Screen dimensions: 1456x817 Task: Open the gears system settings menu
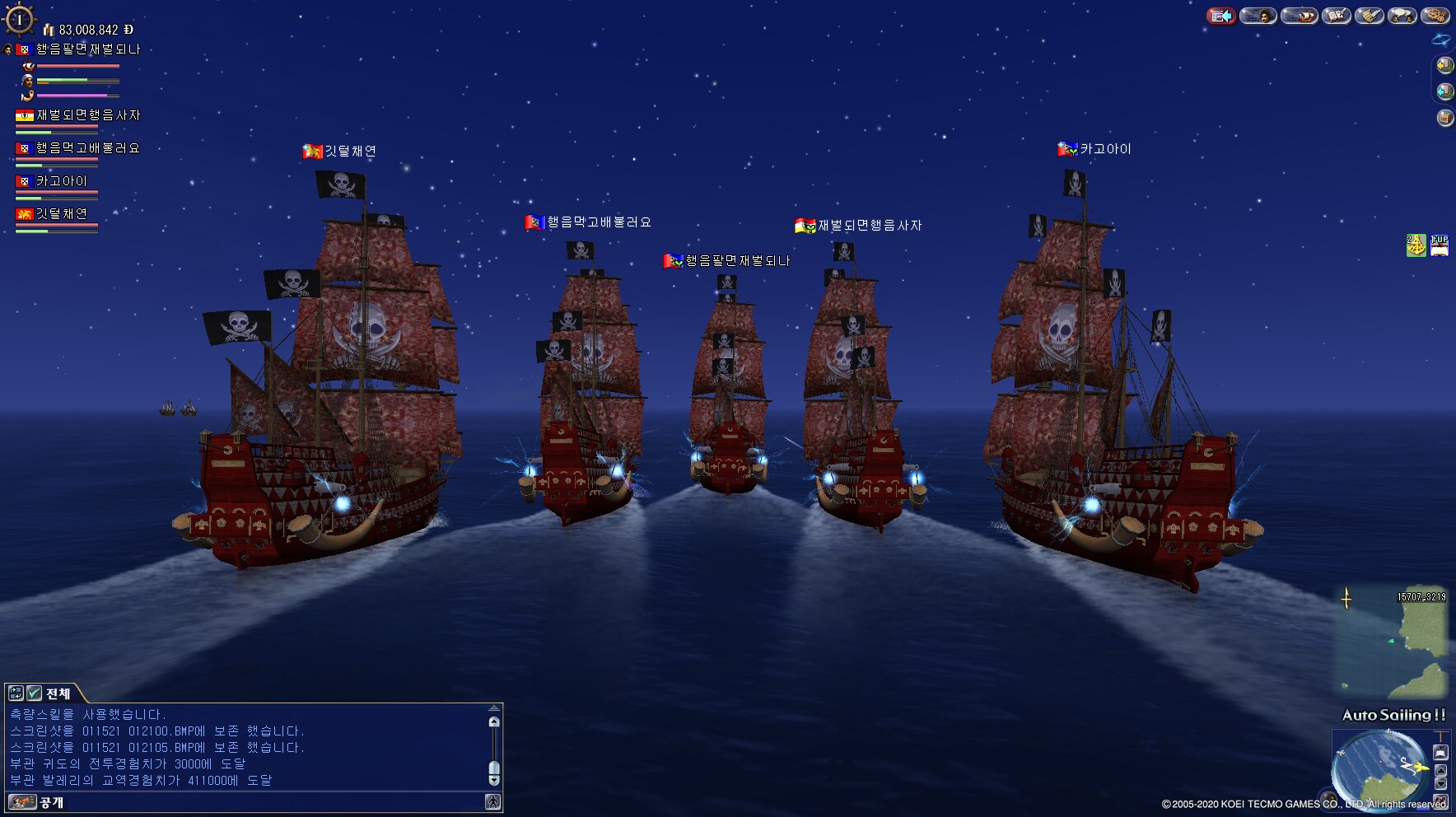point(1436,16)
